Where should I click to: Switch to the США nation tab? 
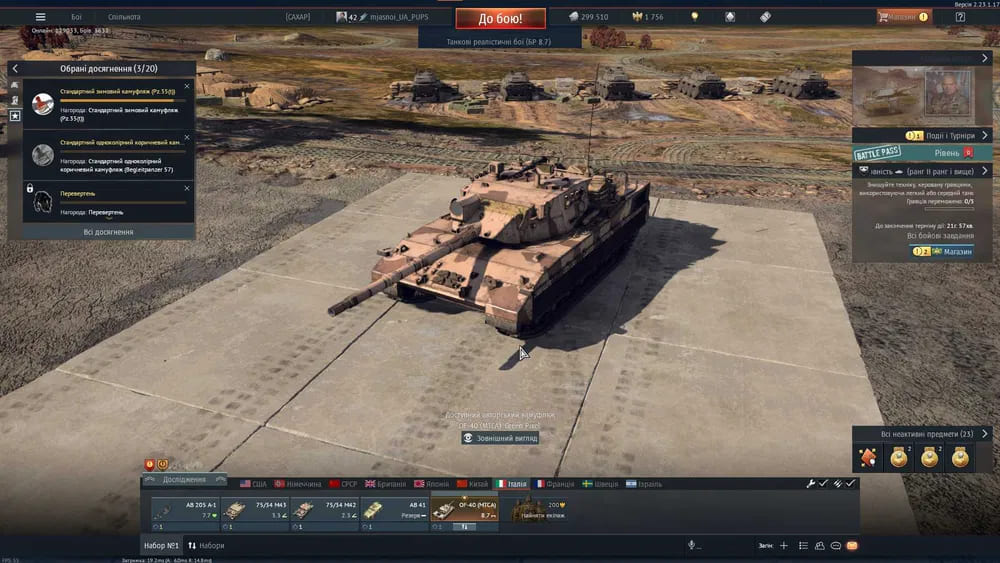tap(253, 484)
